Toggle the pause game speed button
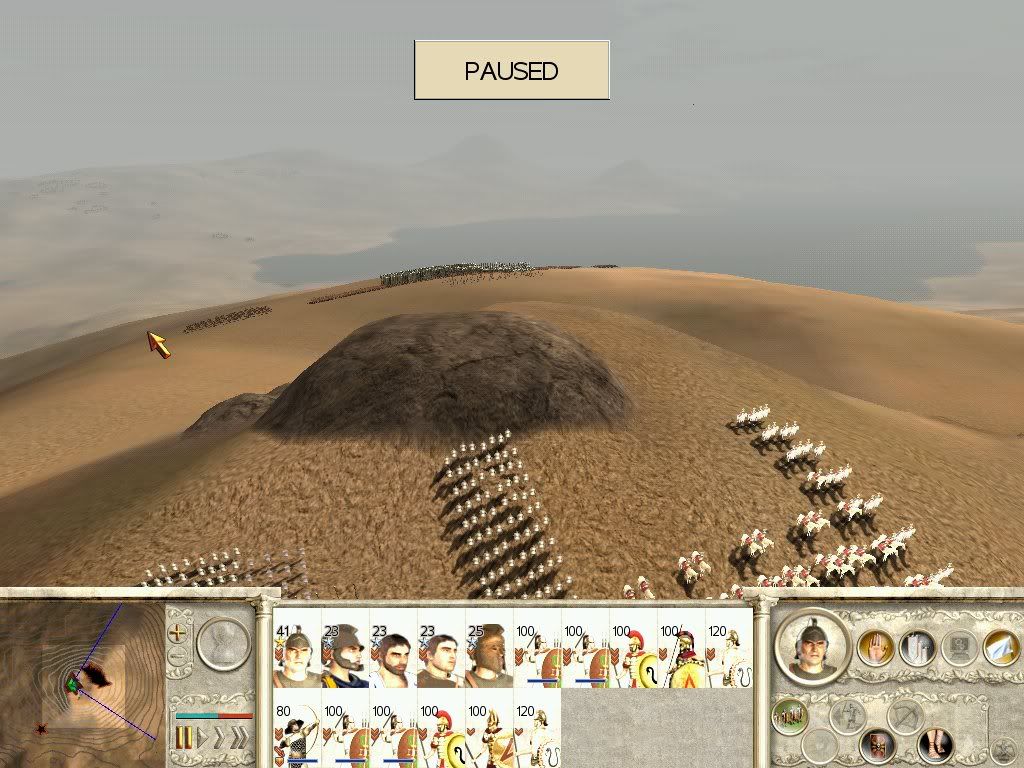The width and height of the screenshot is (1024, 768). 184,739
